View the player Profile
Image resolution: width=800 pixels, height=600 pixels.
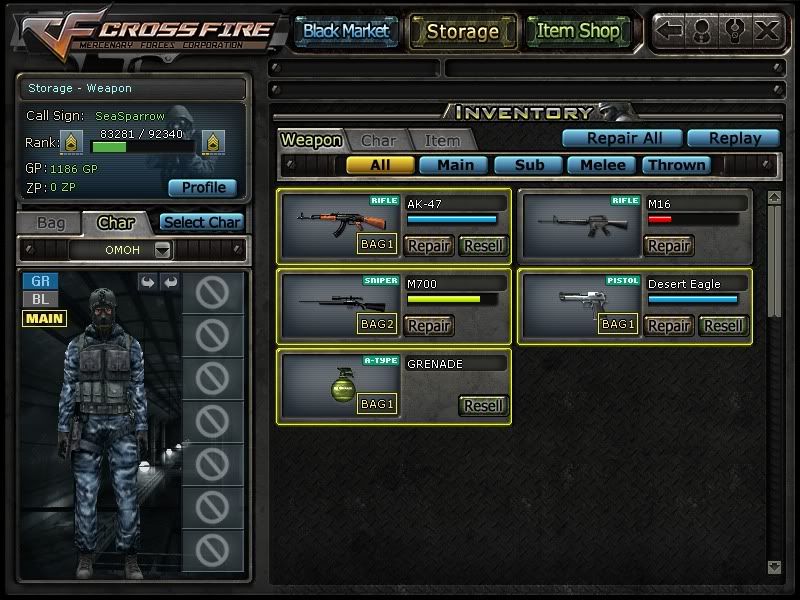click(x=203, y=187)
